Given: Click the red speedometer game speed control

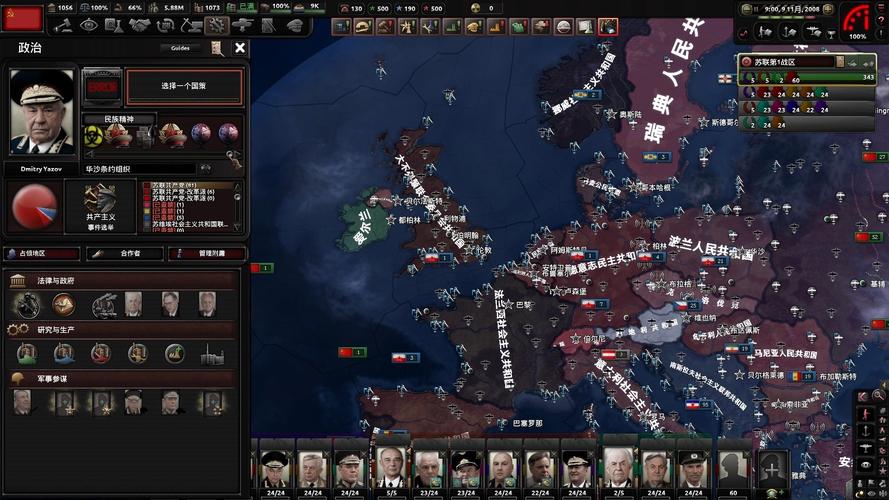Looking at the screenshot, I should (856, 20).
